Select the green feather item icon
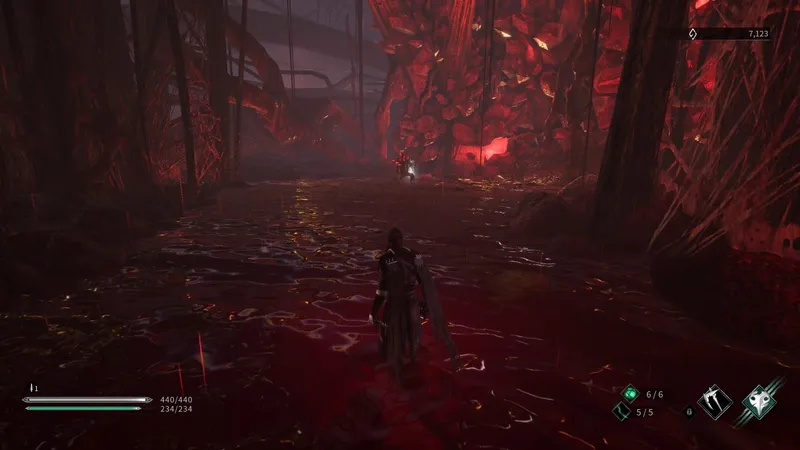Viewport: 800px width, 450px height. [x=620, y=412]
